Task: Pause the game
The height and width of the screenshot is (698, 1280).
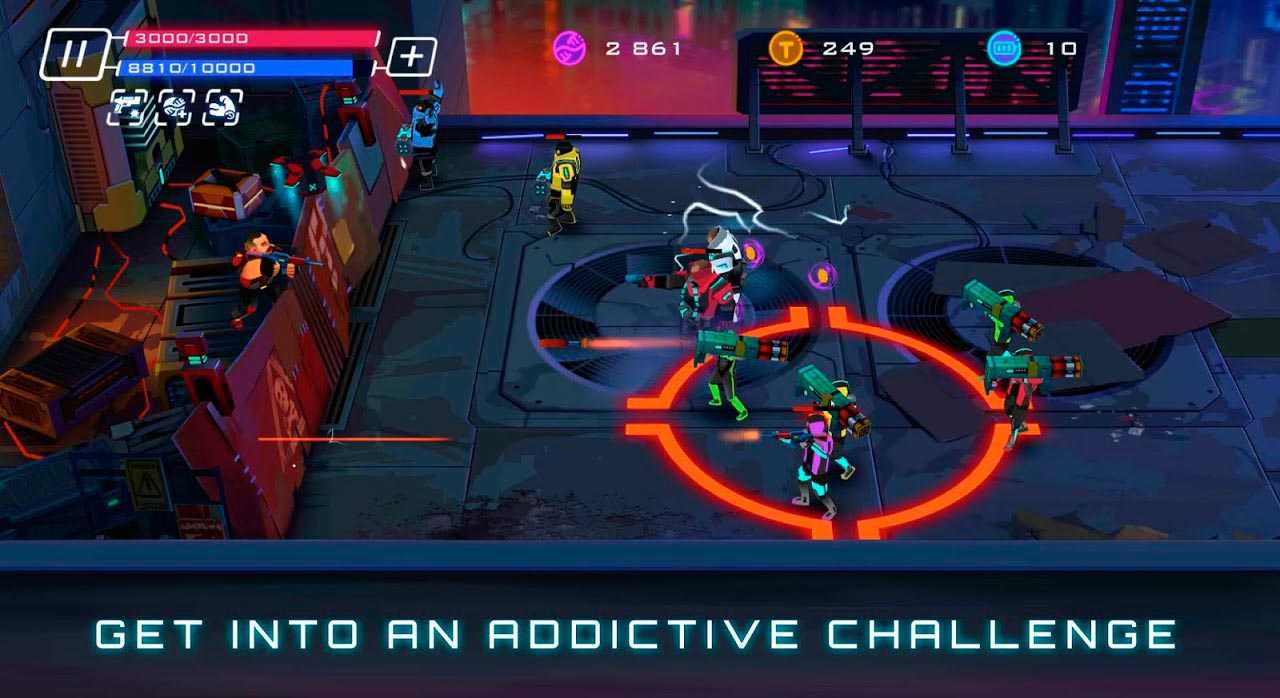Action: pos(74,54)
